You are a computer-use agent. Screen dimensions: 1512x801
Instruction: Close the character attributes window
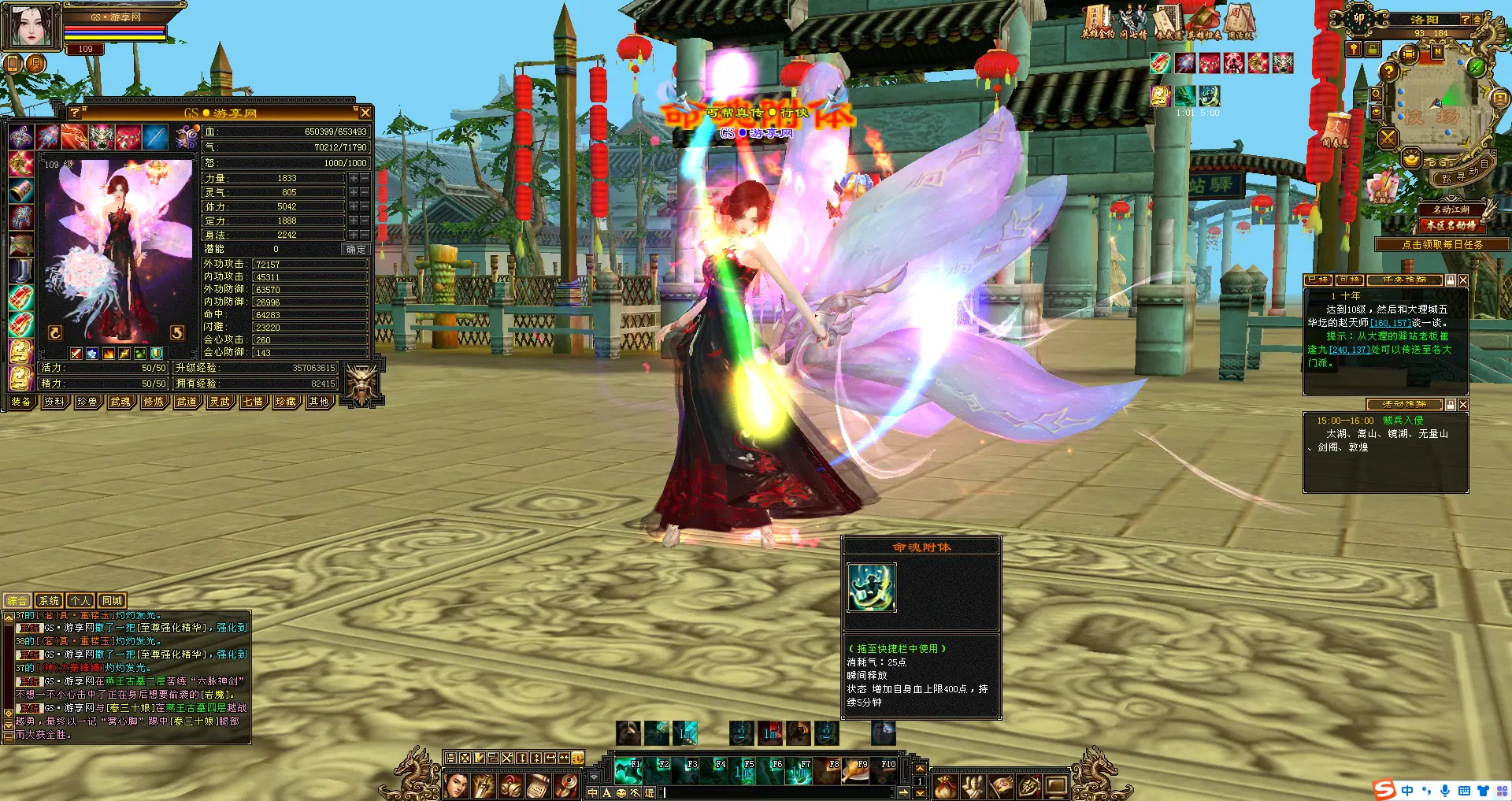pos(365,113)
